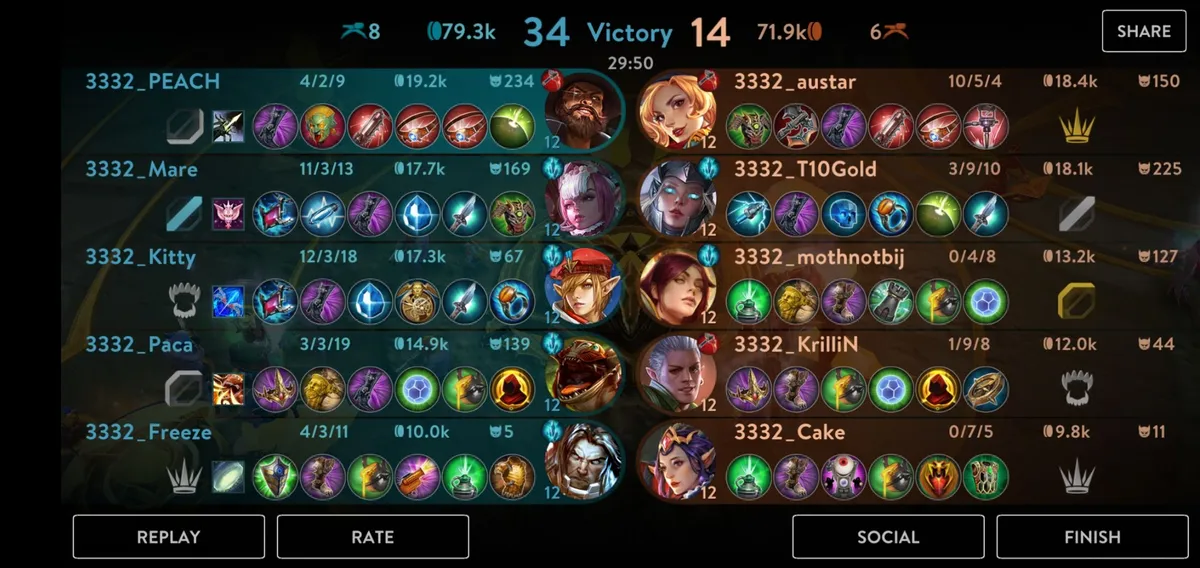Click the Rate button
The height and width of the screenshot is (568, 1200).
click(372, 537)
